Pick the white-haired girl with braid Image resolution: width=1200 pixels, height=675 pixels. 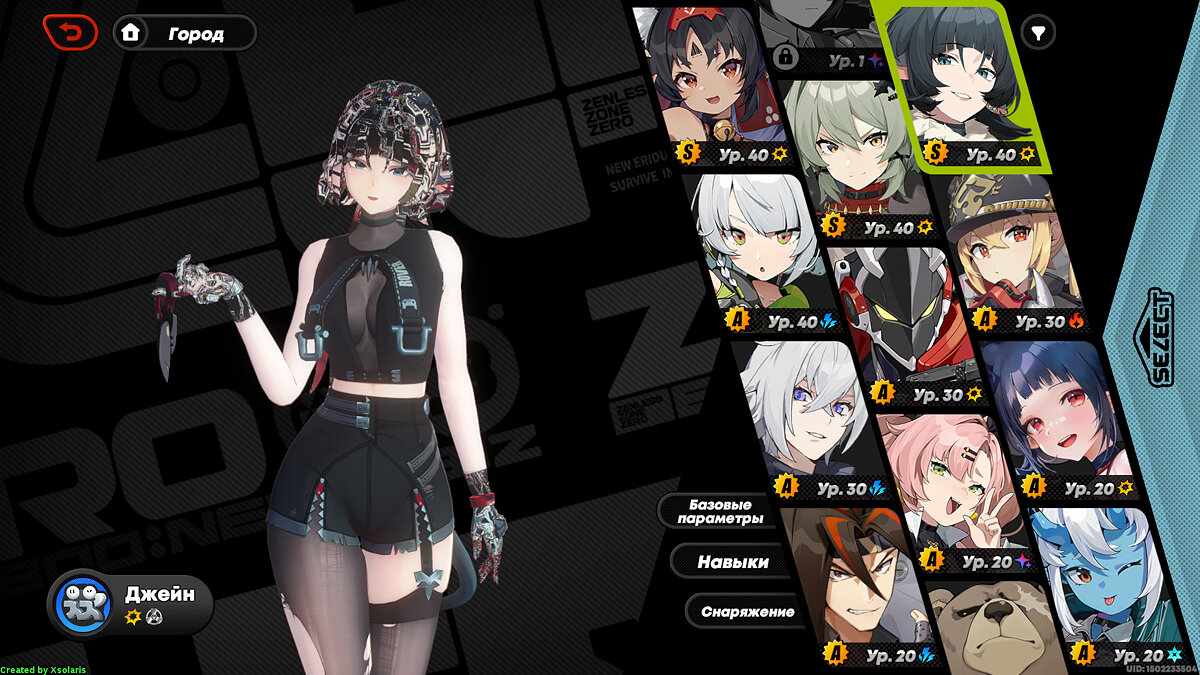pyautogui.click(x=765, y=250)
